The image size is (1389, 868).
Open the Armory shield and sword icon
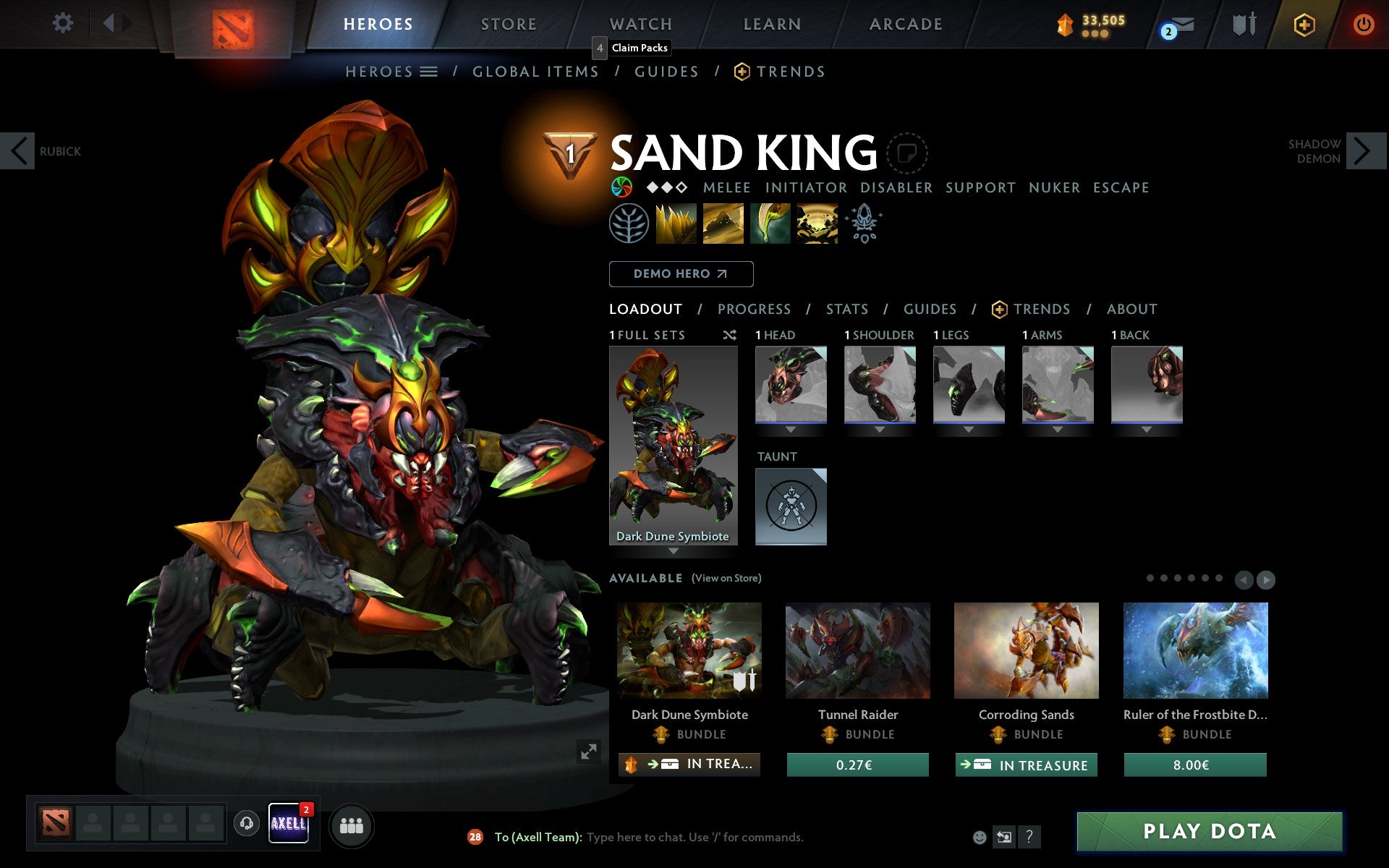(1243, 24)
